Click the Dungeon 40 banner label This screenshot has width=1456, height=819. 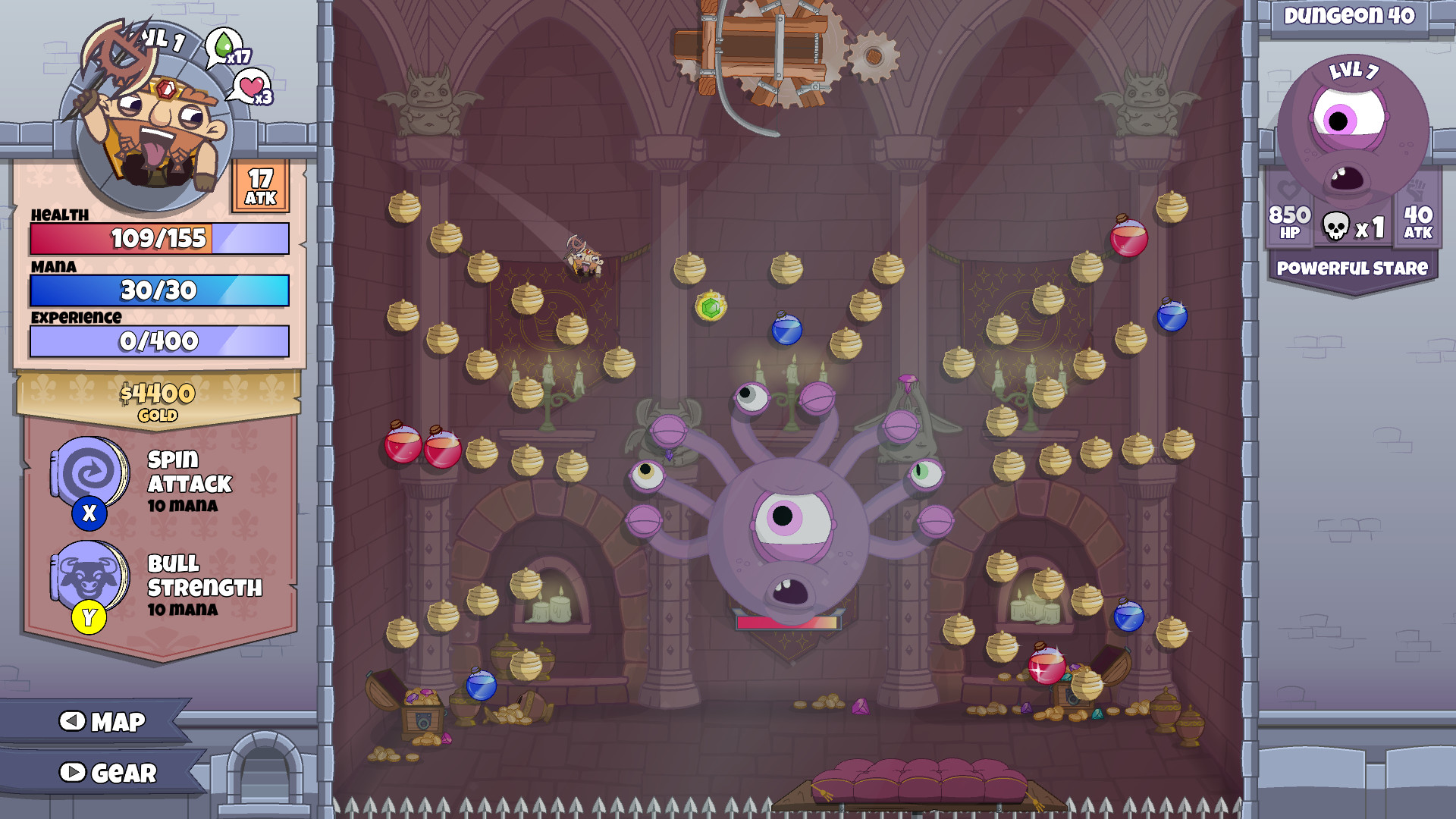click(1351, 17)
